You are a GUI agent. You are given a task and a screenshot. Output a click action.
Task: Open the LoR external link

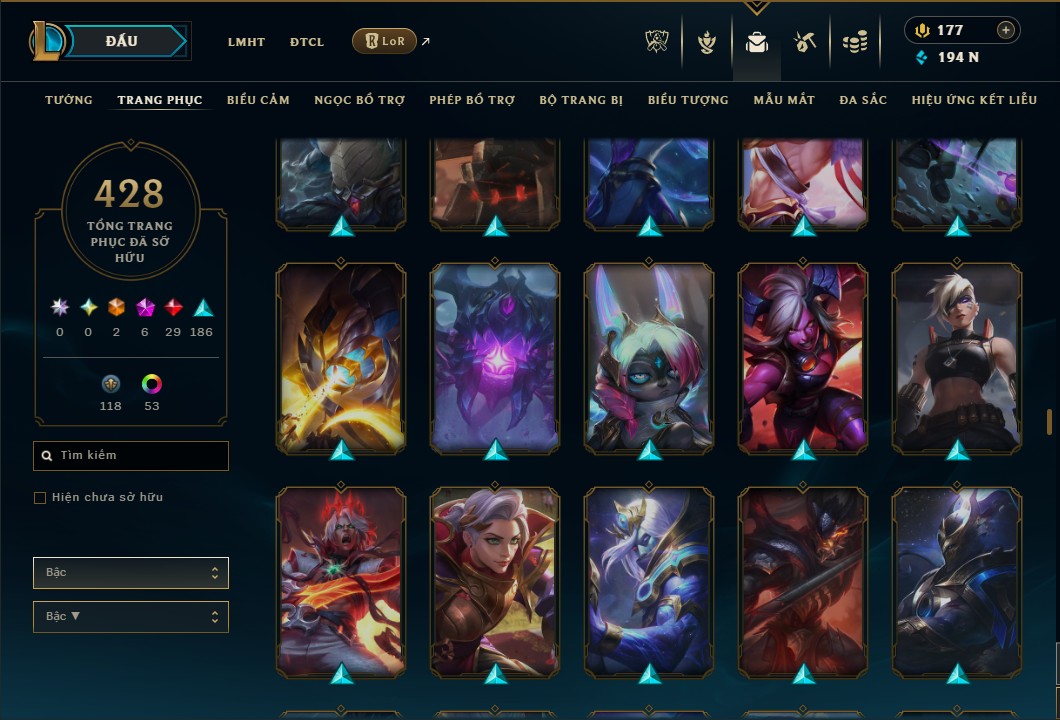tap(385, 41)
